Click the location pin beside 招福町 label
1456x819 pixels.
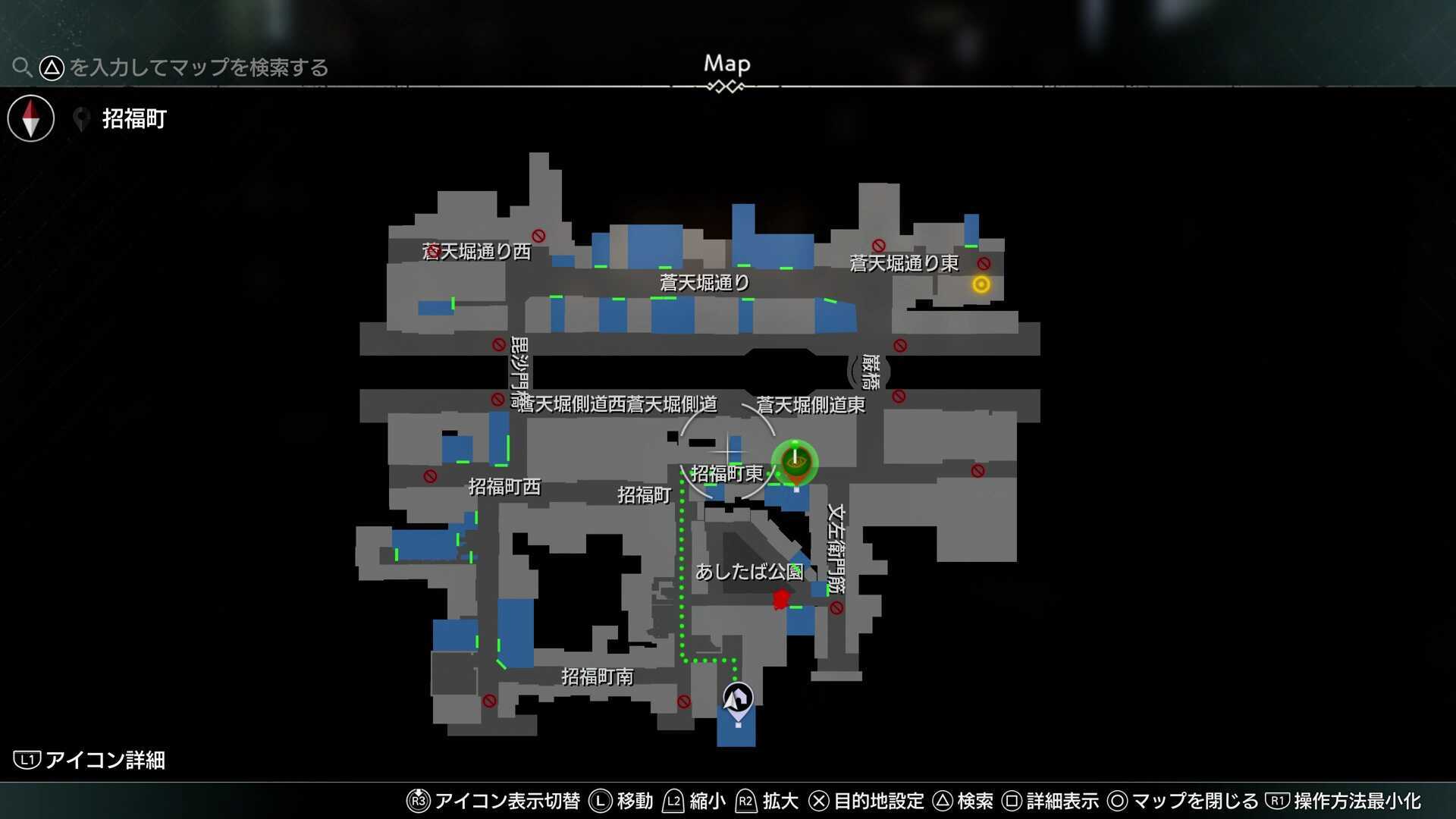(x=82, y=118)
